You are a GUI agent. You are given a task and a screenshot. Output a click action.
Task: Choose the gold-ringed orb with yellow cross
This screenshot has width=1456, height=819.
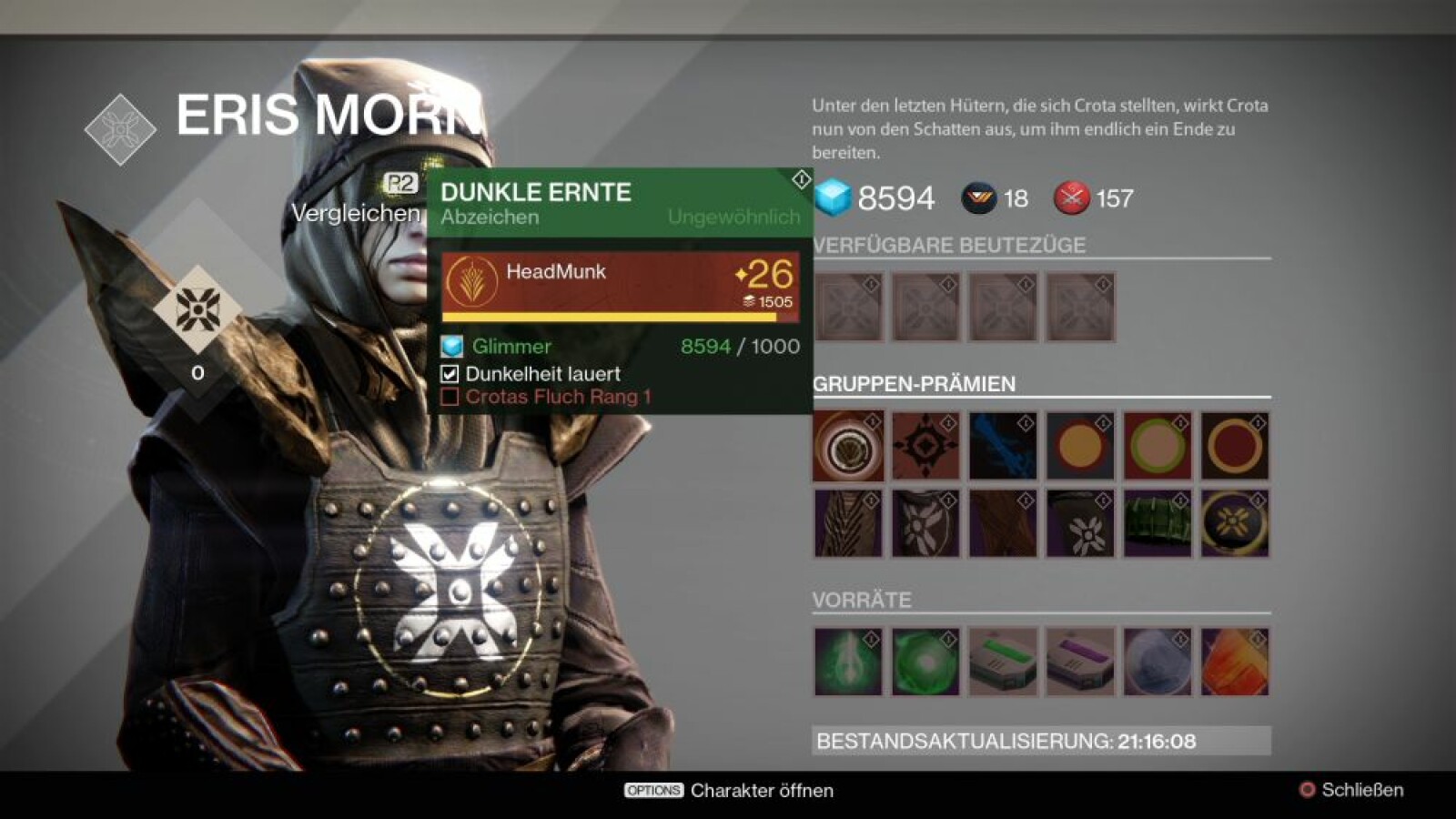(x=1234, y=523)
